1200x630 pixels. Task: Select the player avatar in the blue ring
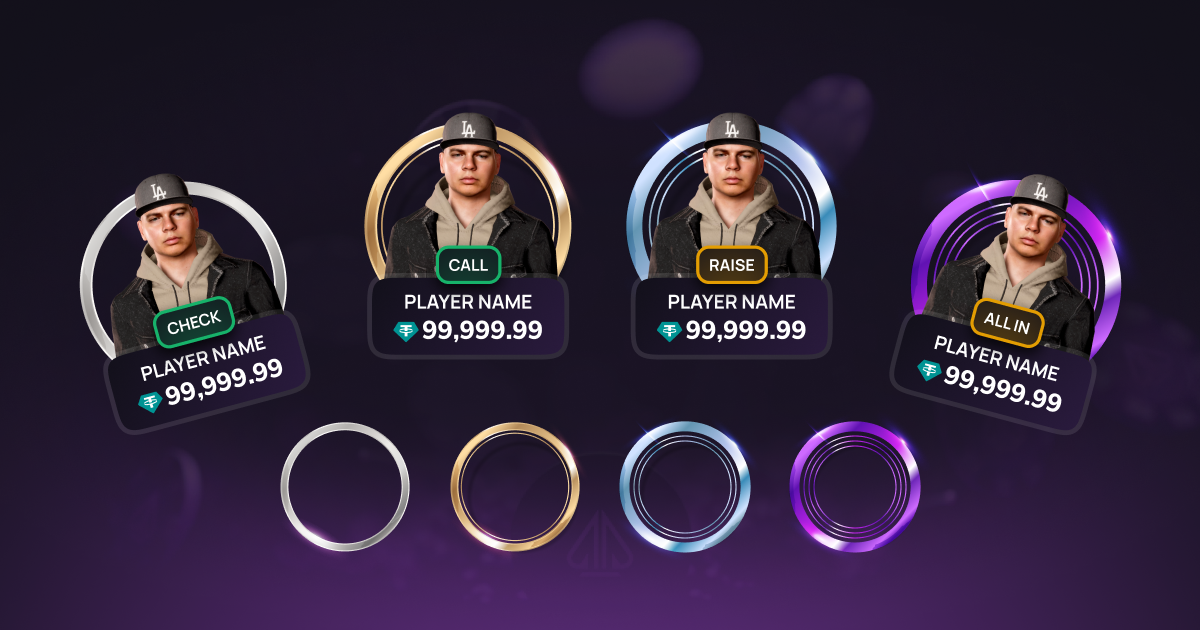tap(732, 195)
